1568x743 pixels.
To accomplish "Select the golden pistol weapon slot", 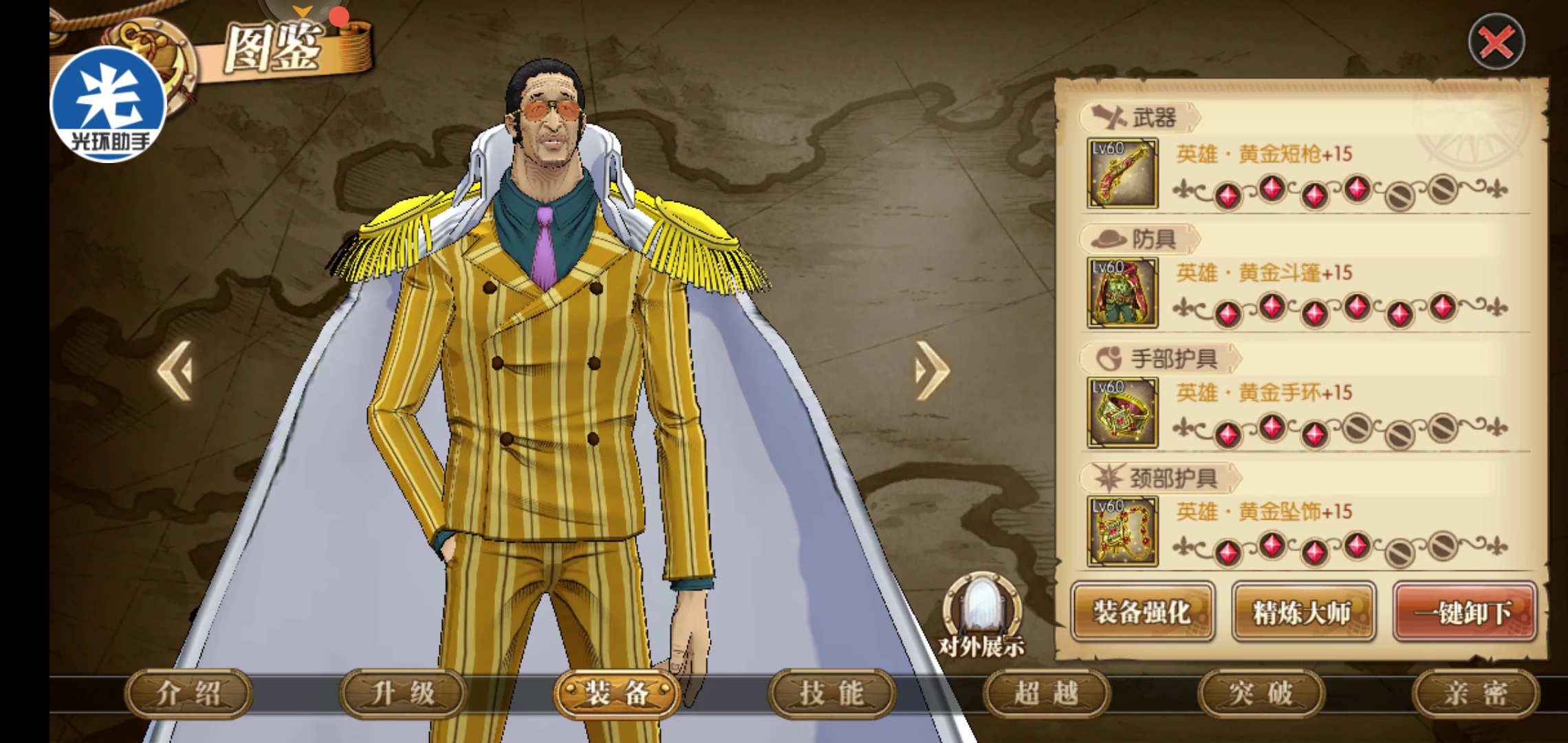I will coord(1122,173).
